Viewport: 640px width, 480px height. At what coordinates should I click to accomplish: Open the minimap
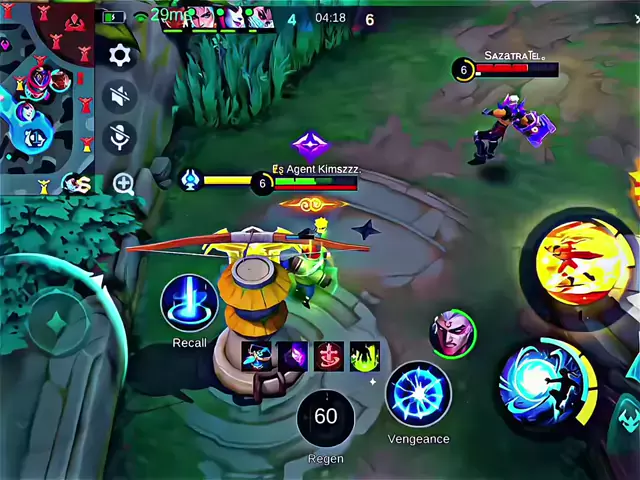coord(45,95)
